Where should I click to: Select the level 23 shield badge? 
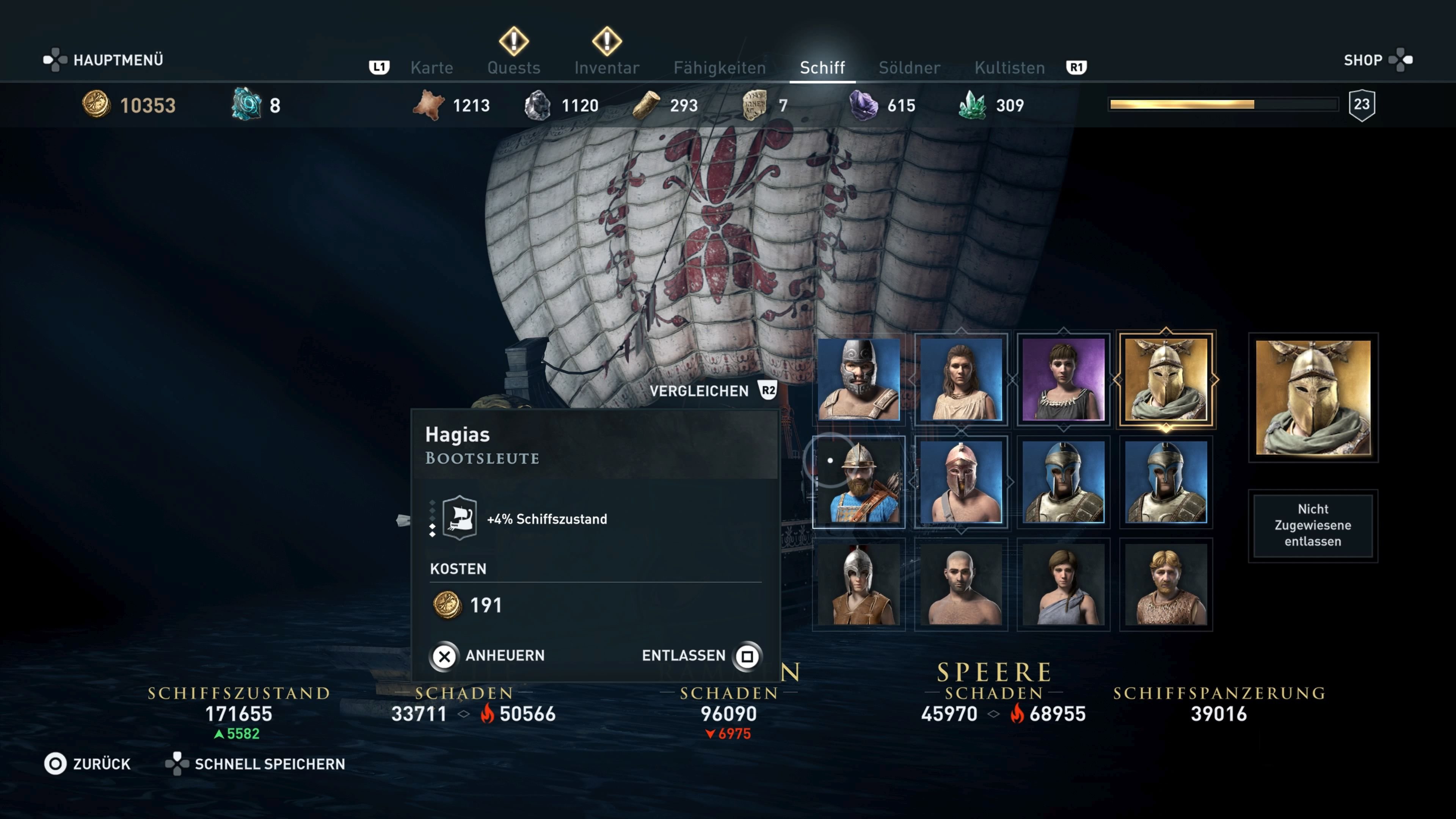pos(1362,104)
